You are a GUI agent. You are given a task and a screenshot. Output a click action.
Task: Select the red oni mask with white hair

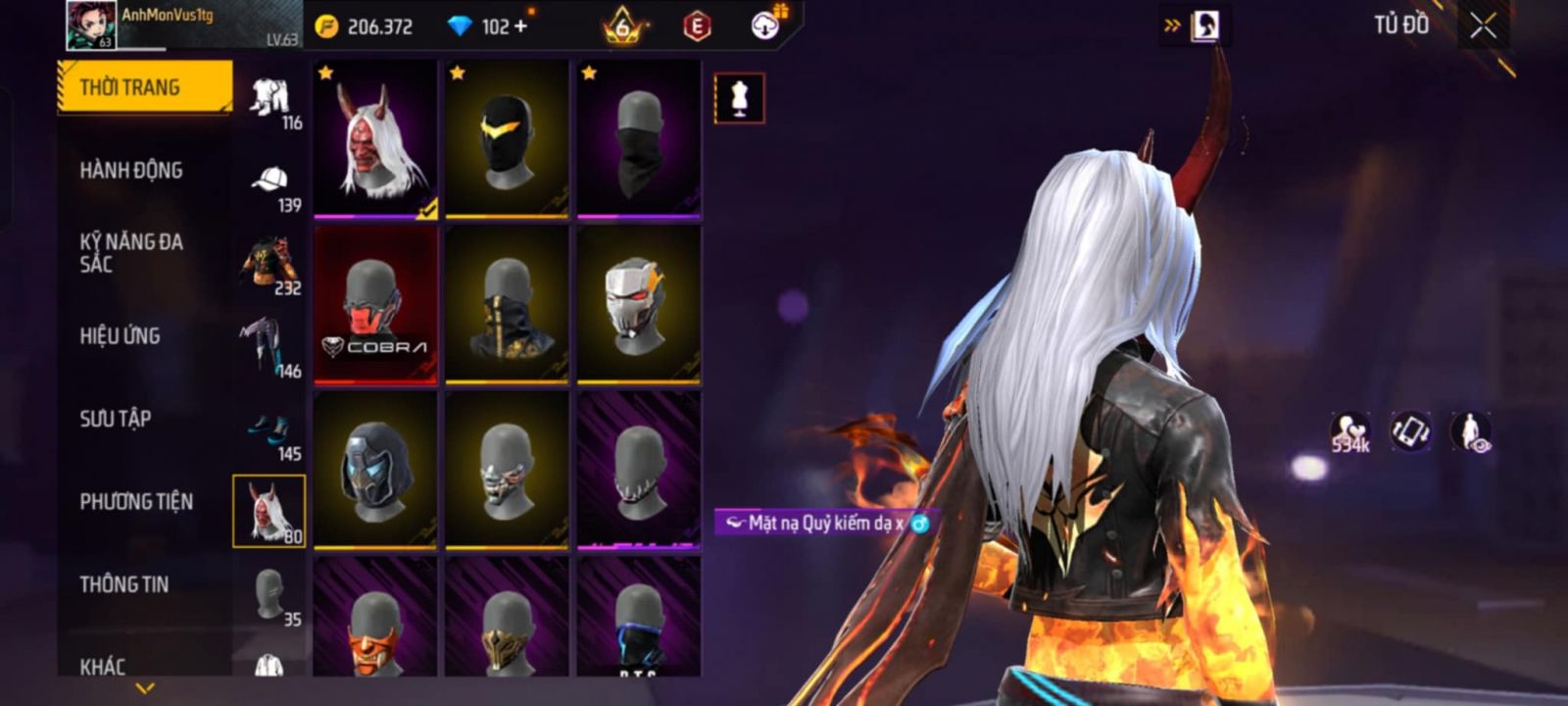pyautogui.click(x=375, y=139)
